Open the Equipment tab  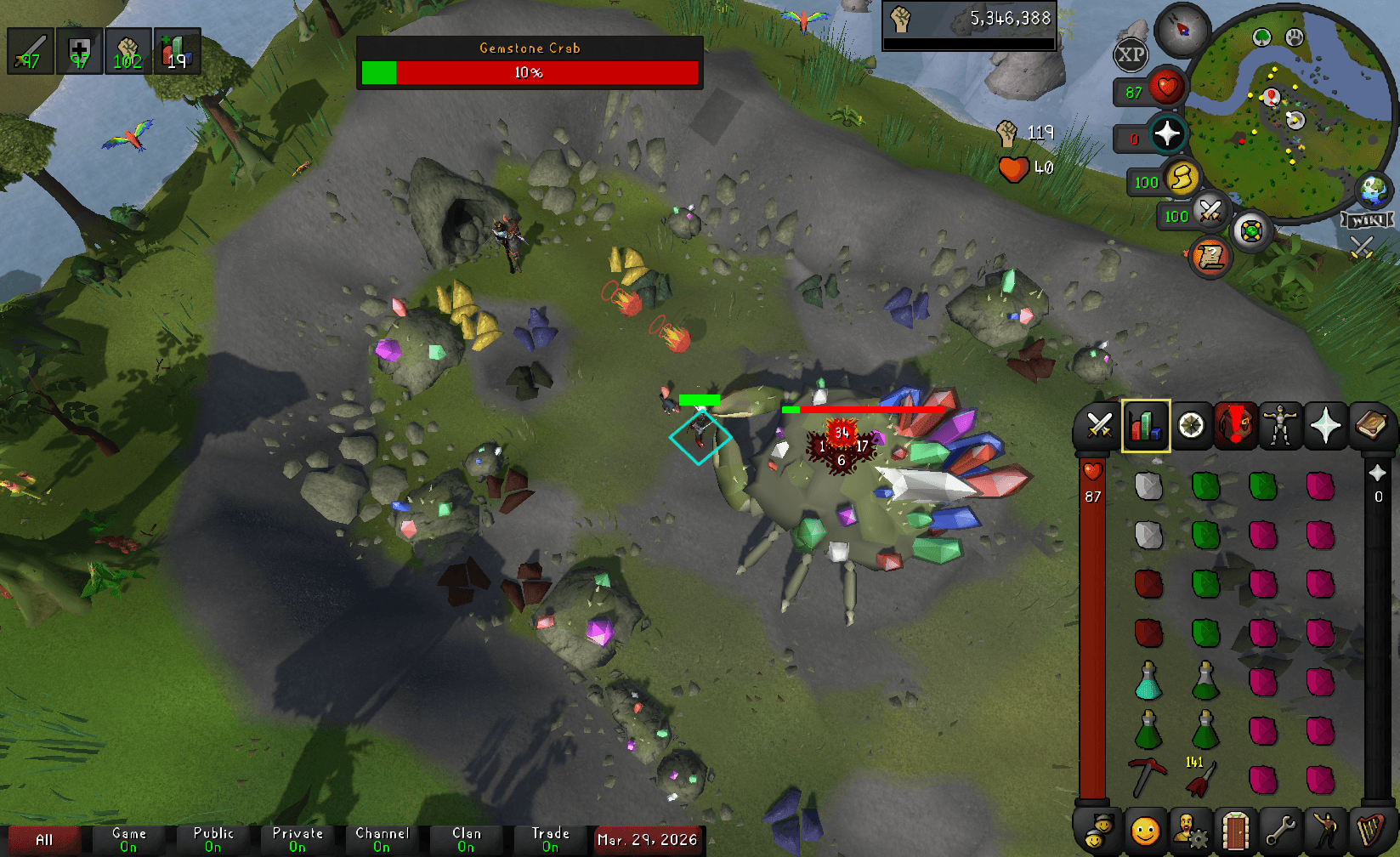coord(1282,425)
